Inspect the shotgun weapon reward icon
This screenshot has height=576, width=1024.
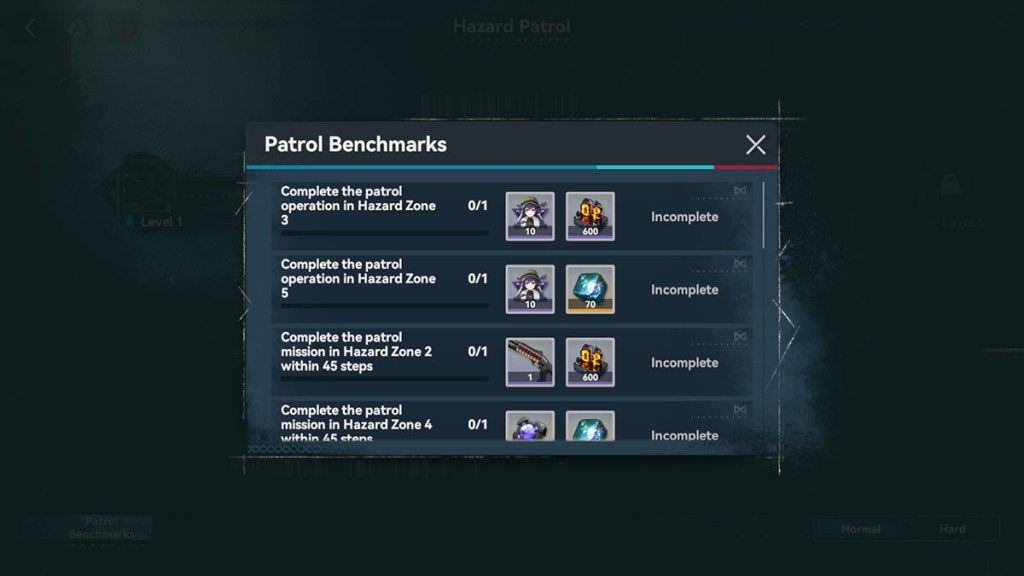tap(530, 362)
